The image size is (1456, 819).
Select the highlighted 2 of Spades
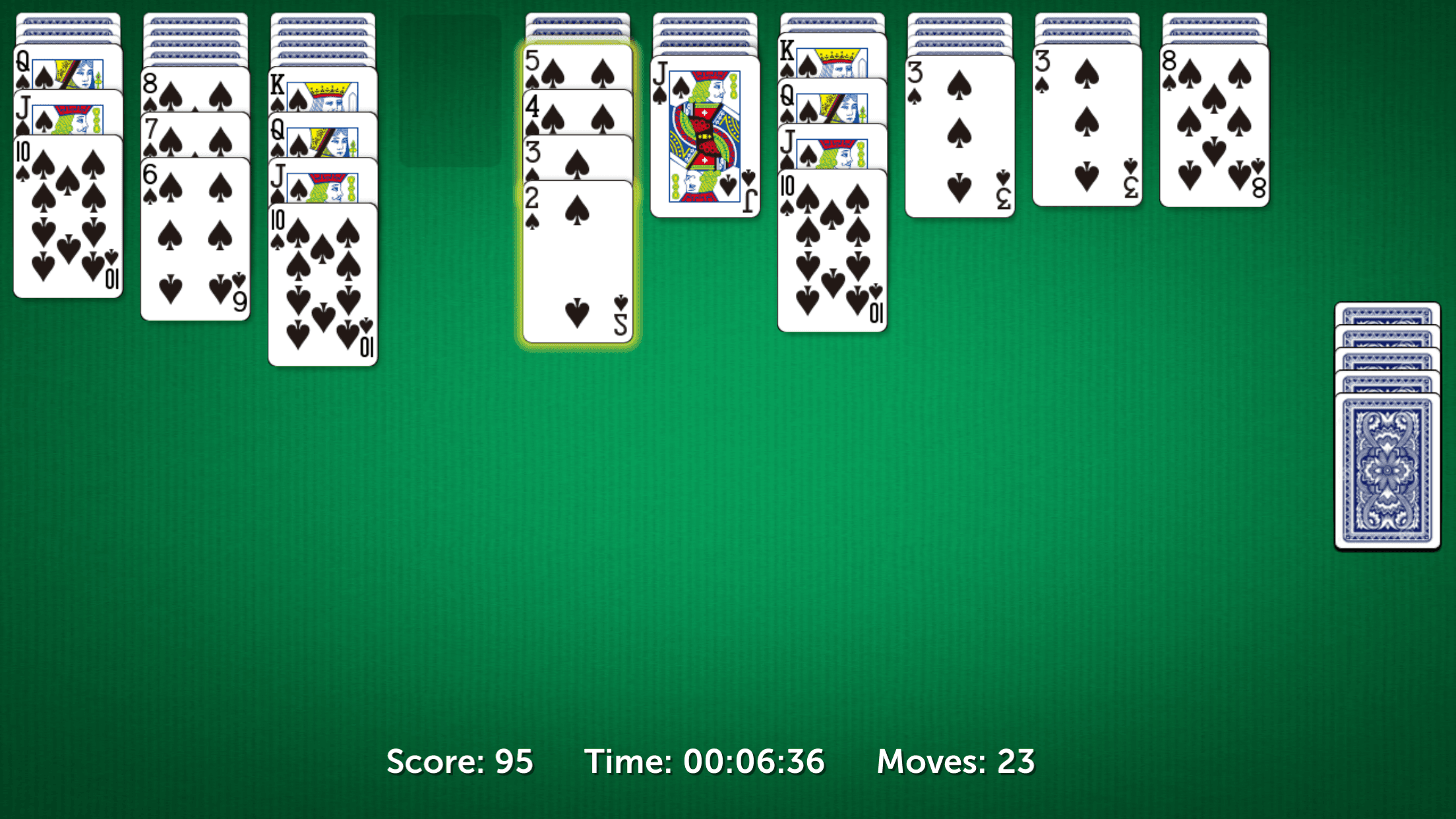577,251
